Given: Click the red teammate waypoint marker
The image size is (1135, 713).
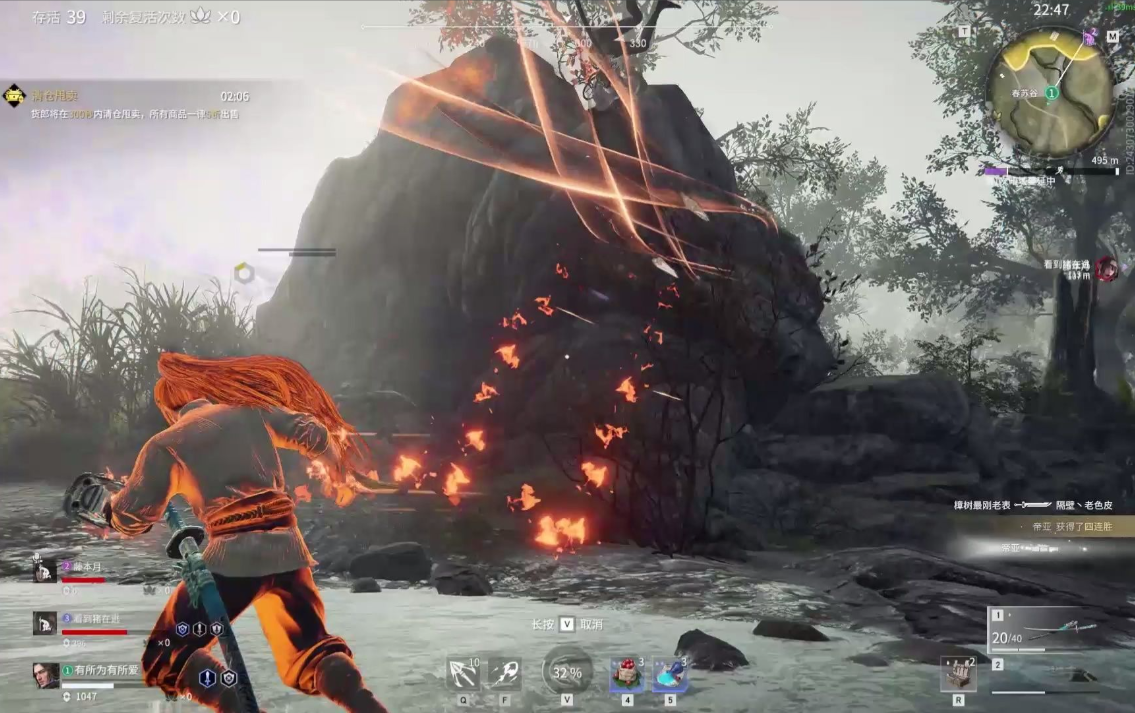Looking at the screenshot, I should tap(1106, 268).
